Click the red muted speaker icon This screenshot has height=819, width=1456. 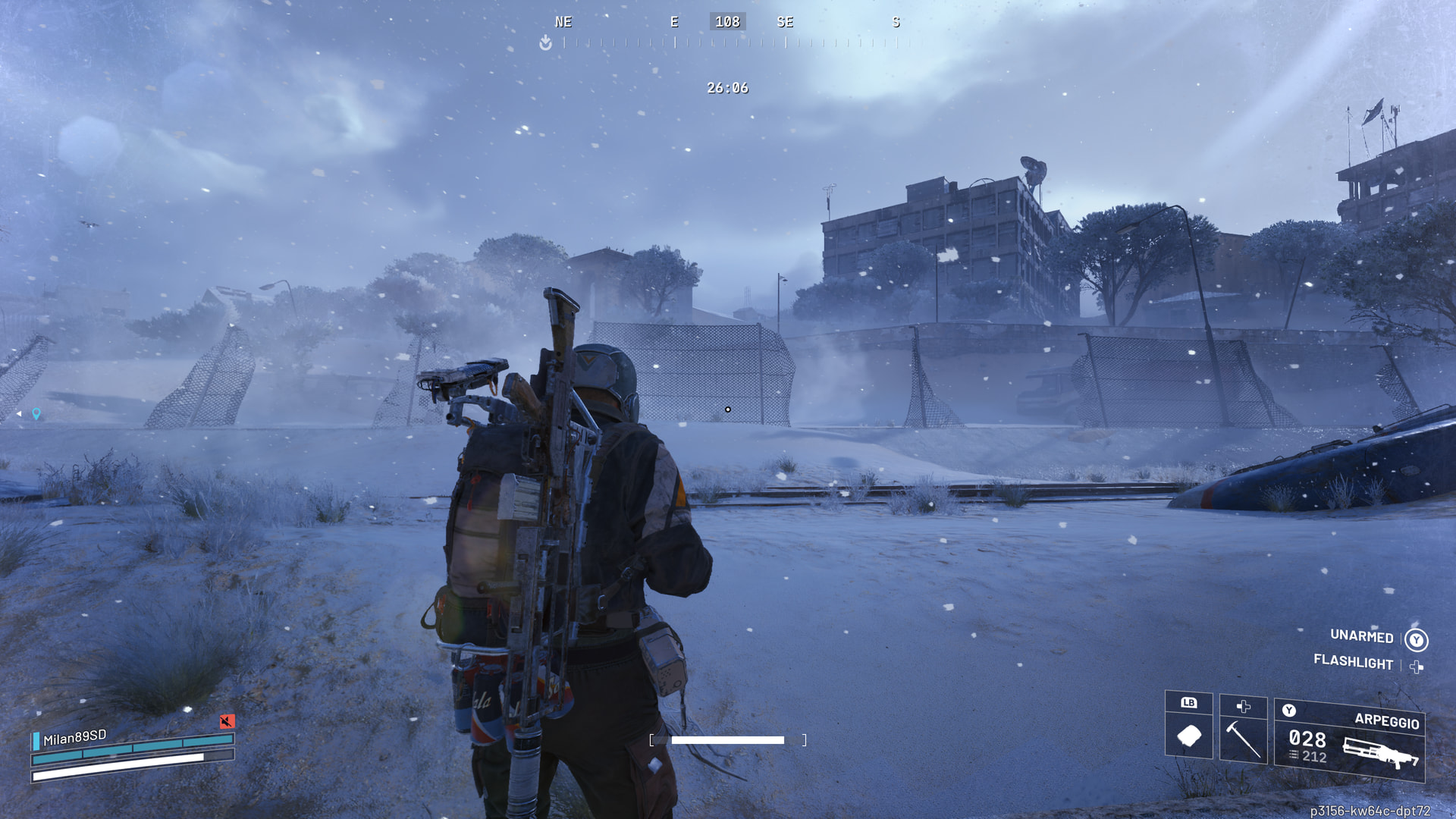pyautogui.click(x=227, y=720)
